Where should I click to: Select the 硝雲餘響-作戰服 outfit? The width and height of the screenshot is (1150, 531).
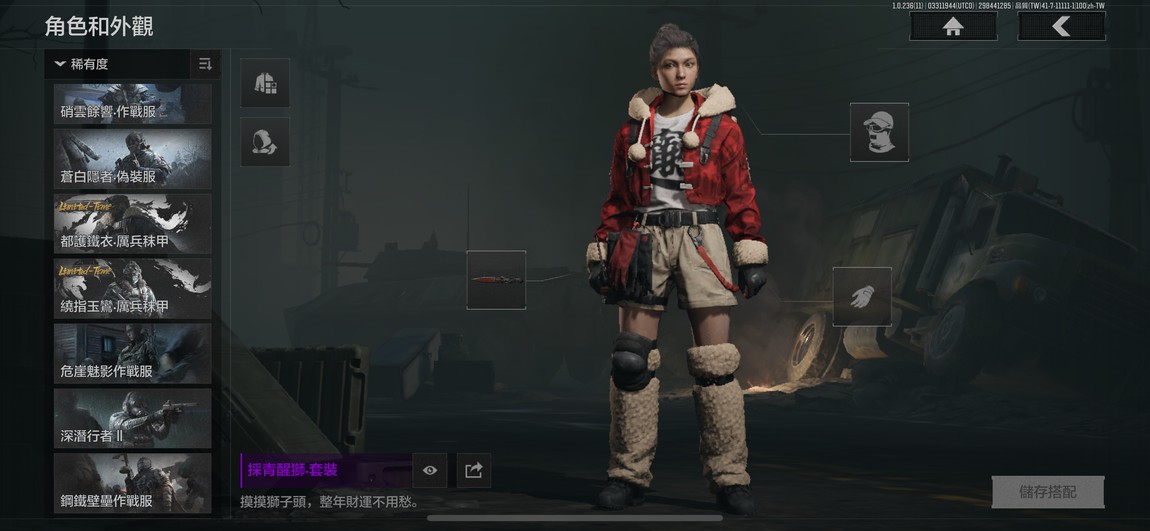click(x=133, y=103)
